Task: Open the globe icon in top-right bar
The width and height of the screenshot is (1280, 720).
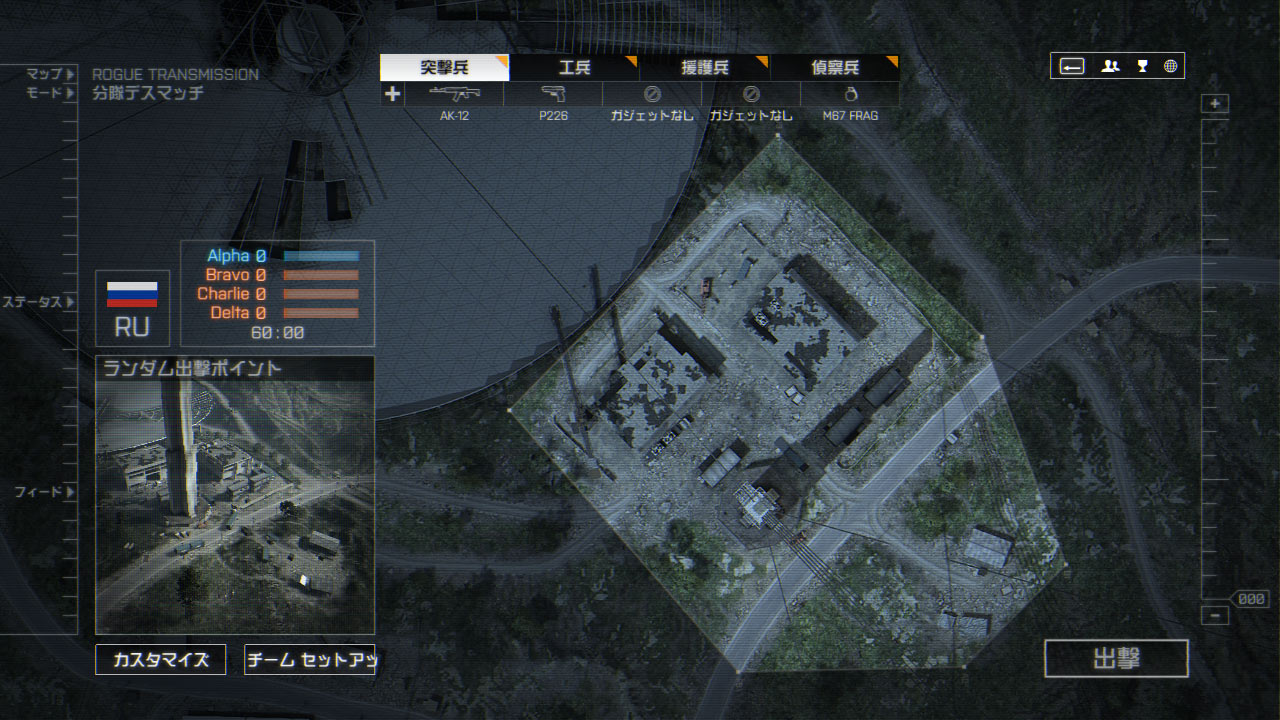Action: pyautogui.click(x=1170, y=66)
